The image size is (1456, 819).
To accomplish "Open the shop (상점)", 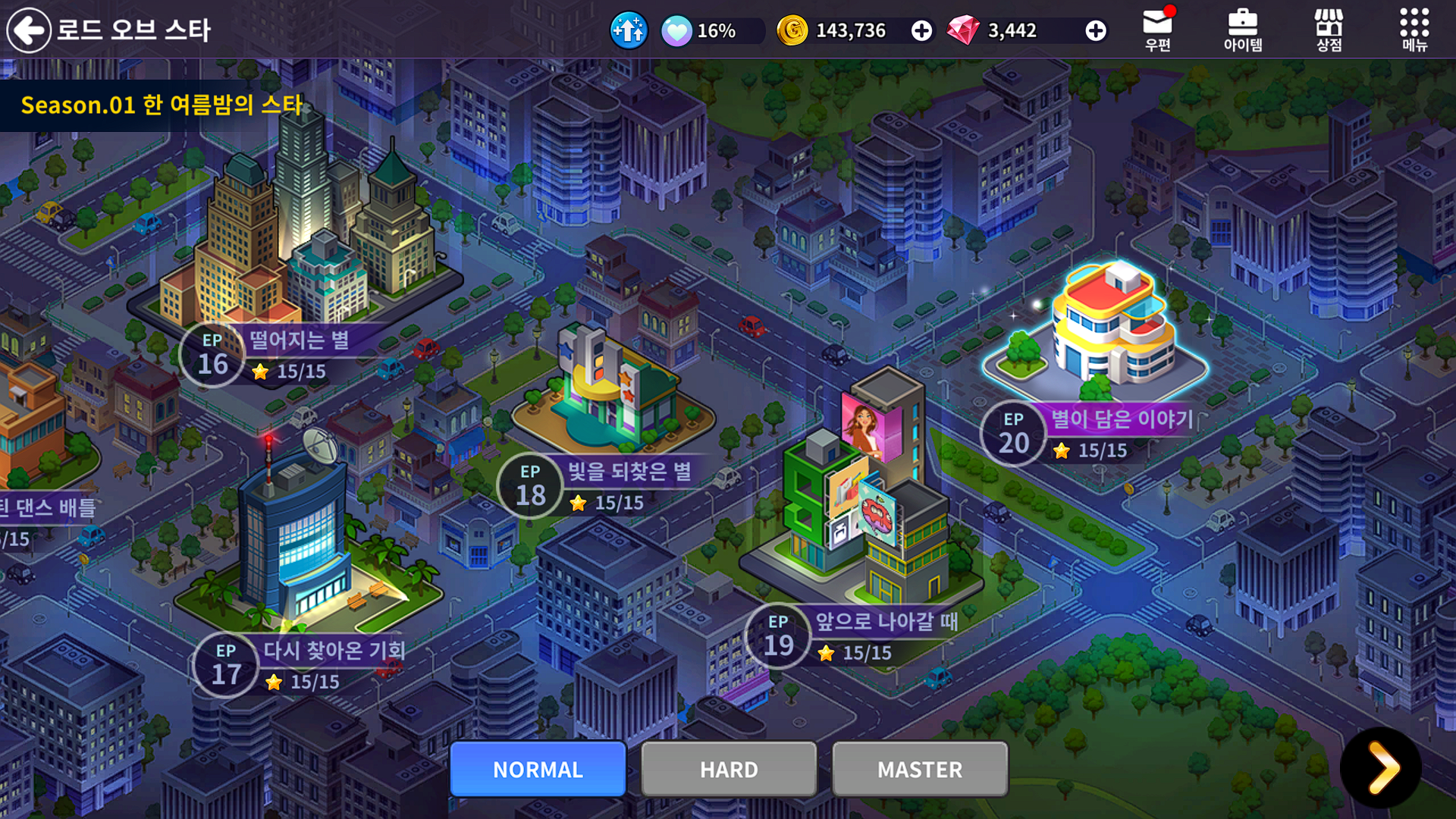I will point(1329,30).
